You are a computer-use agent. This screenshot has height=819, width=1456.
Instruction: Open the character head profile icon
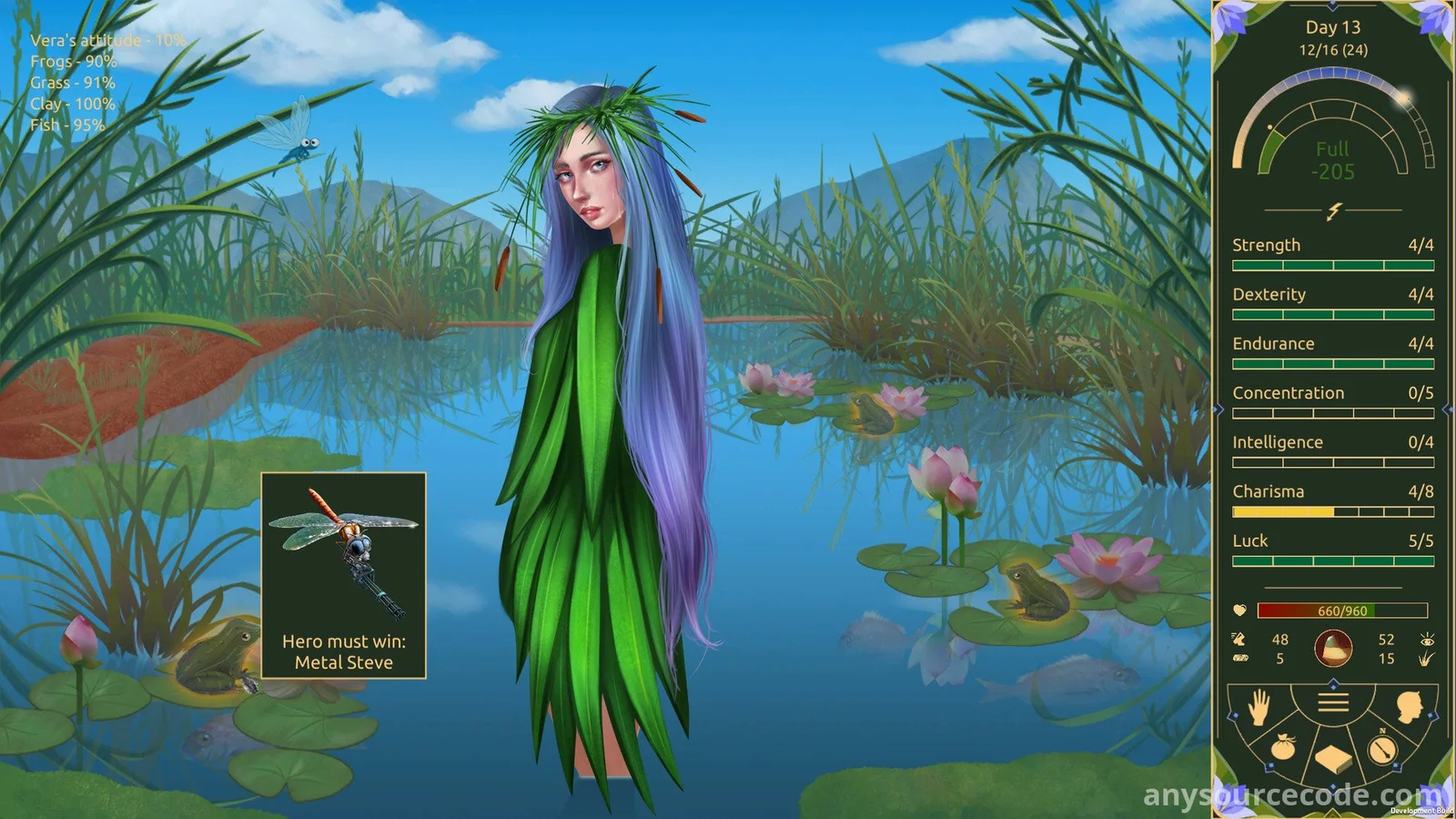(x=1409, y=706)
